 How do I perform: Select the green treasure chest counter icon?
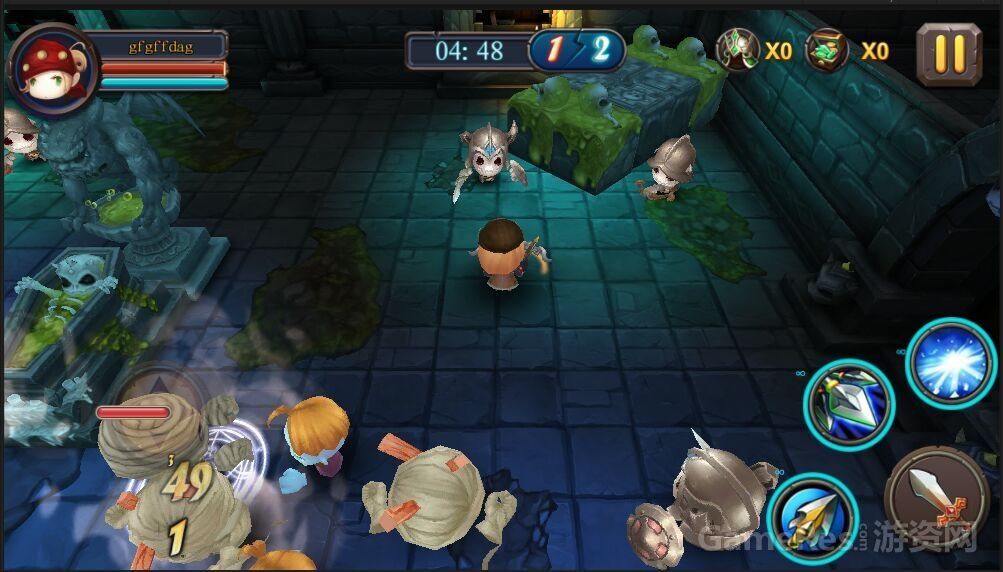[827, 50]
